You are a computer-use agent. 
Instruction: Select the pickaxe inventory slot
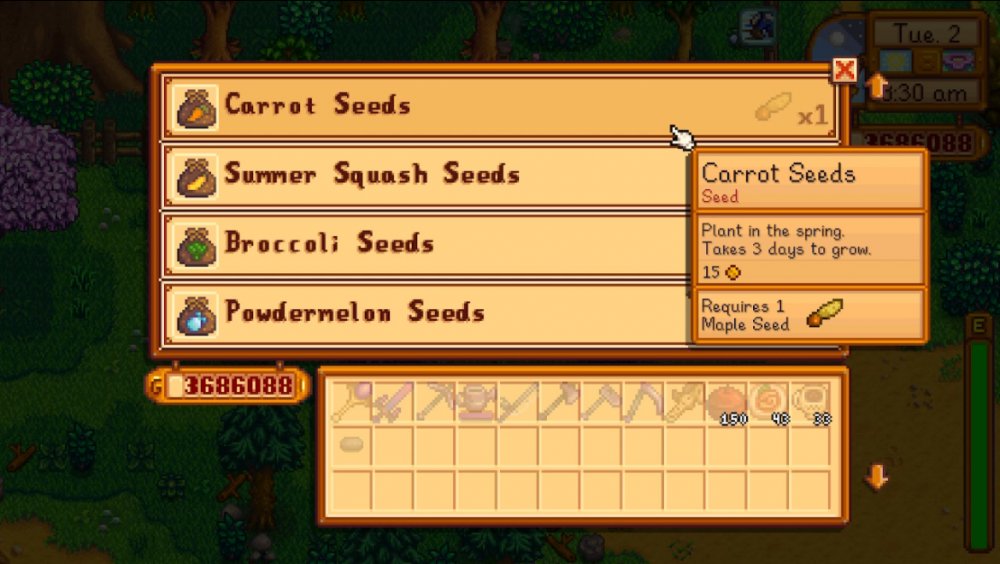(x=433, y=402)
